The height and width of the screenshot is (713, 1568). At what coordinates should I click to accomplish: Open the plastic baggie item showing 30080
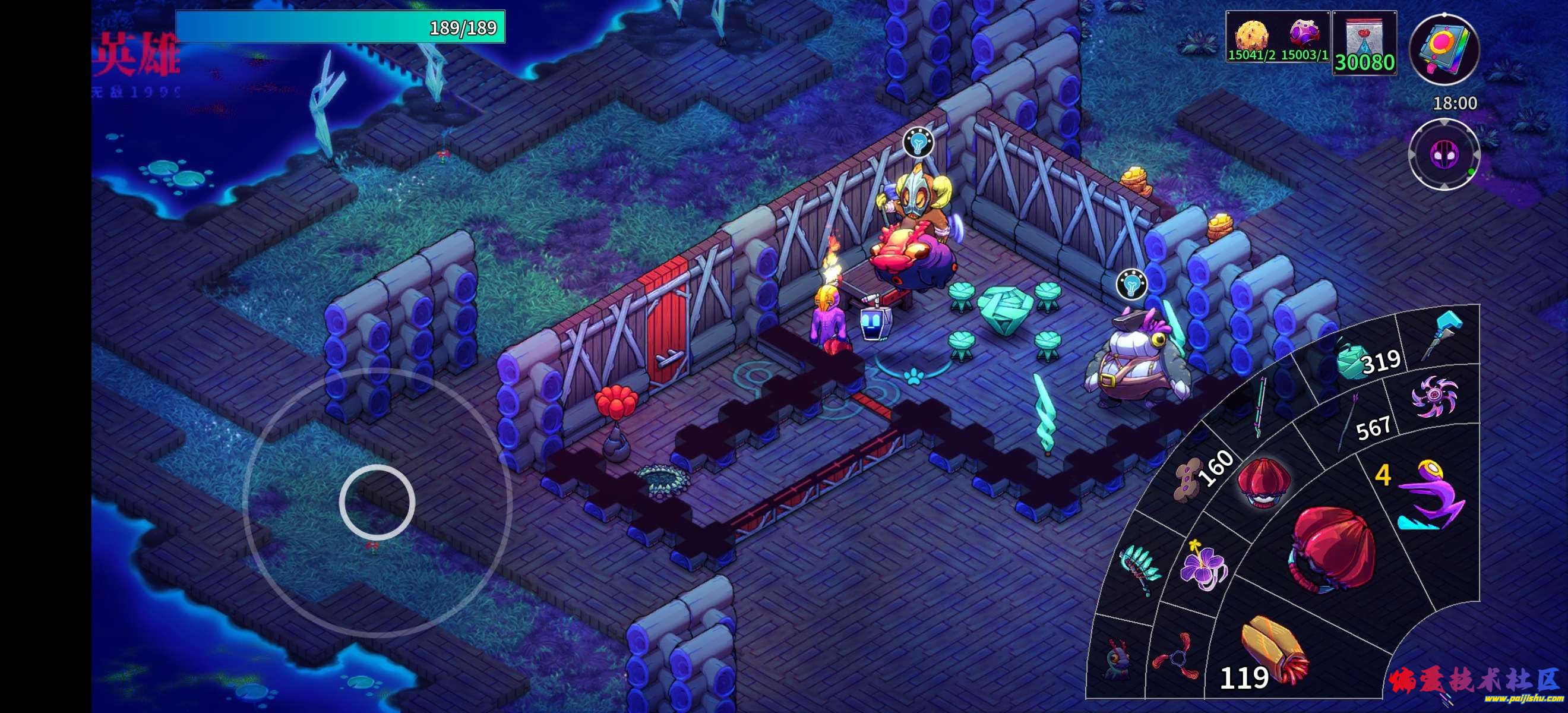coord(1364,43)
